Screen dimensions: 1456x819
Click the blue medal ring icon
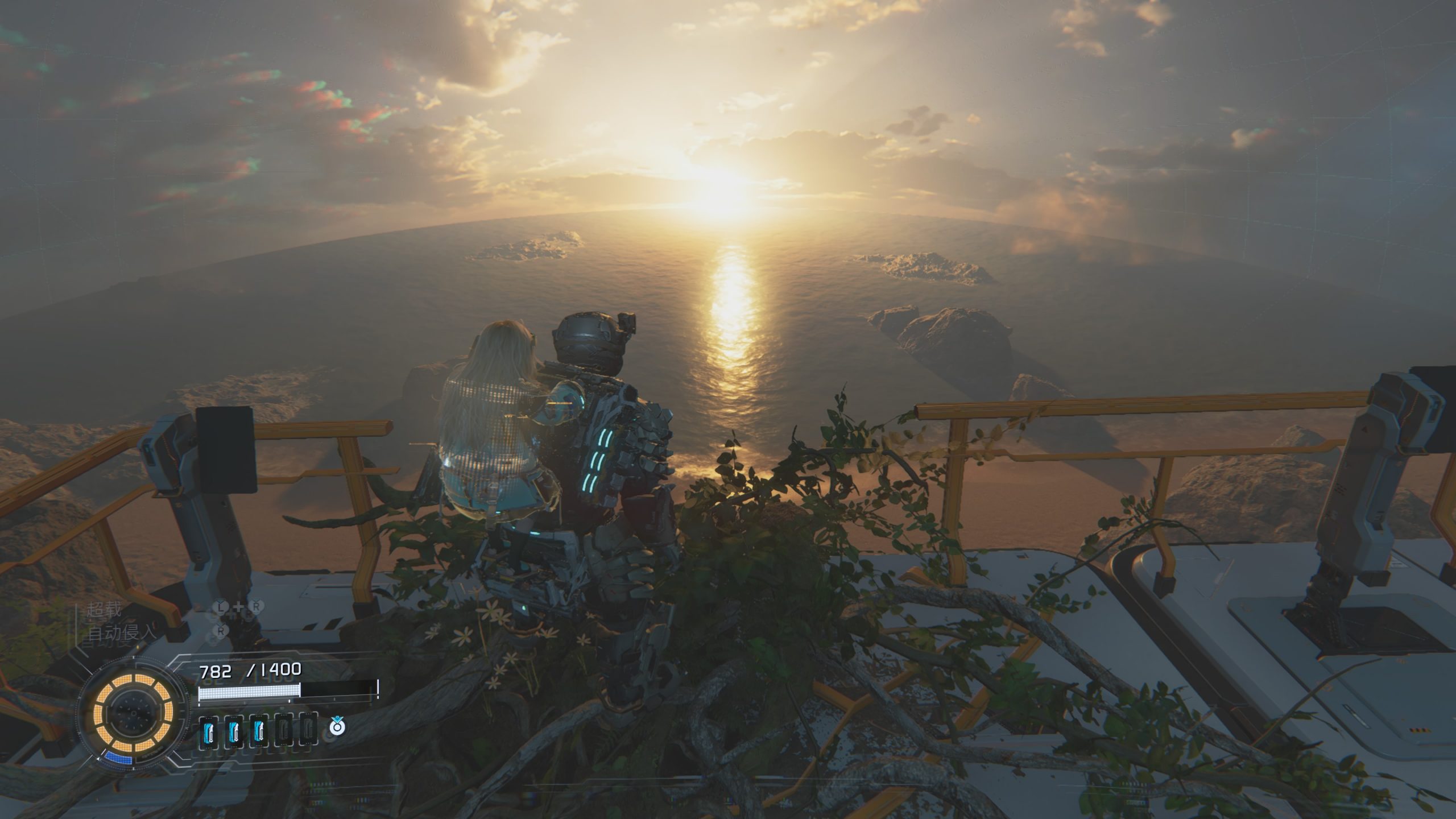click(337, 725)
